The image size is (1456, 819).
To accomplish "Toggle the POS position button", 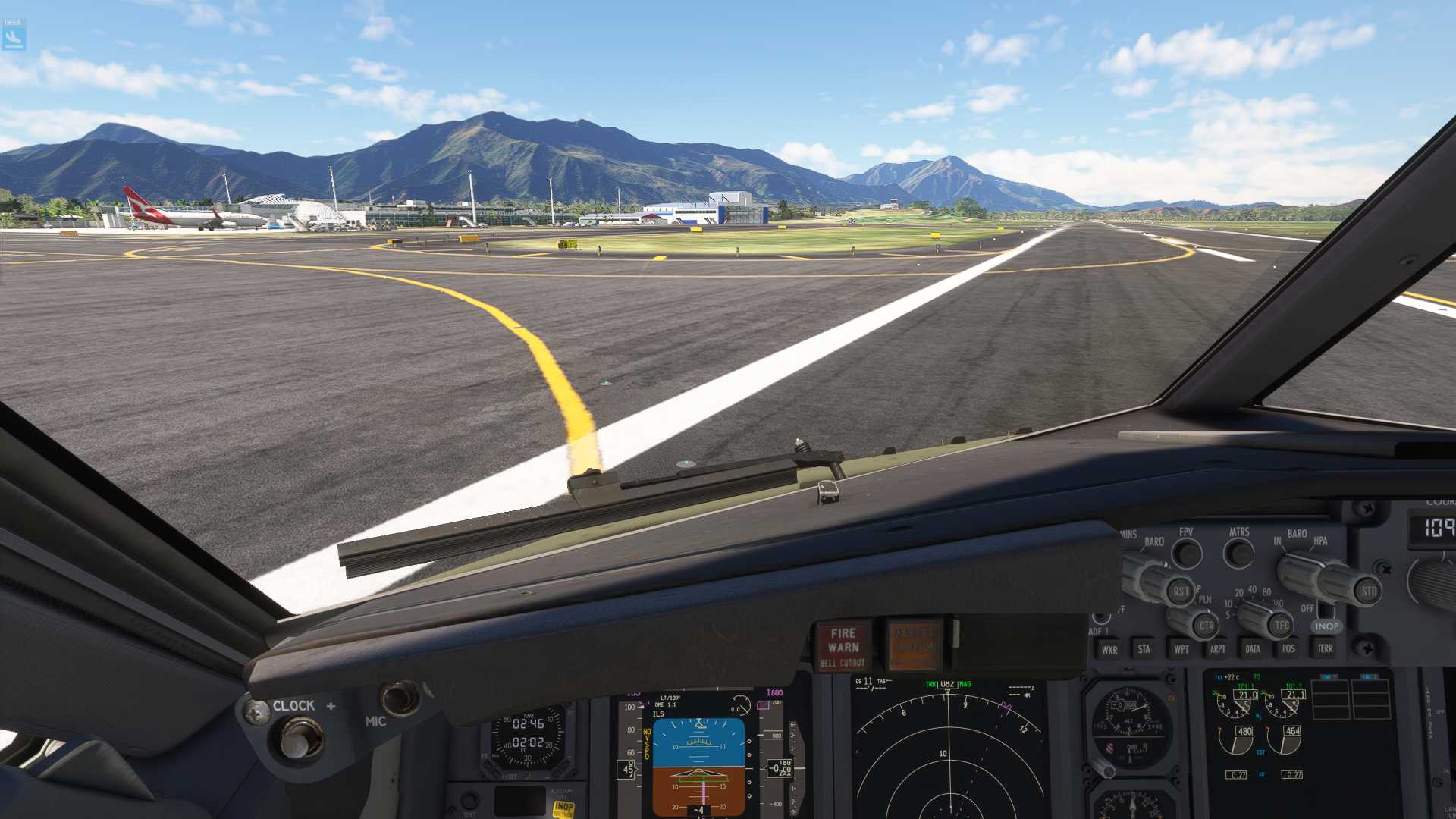I will tap(1288, 648).
